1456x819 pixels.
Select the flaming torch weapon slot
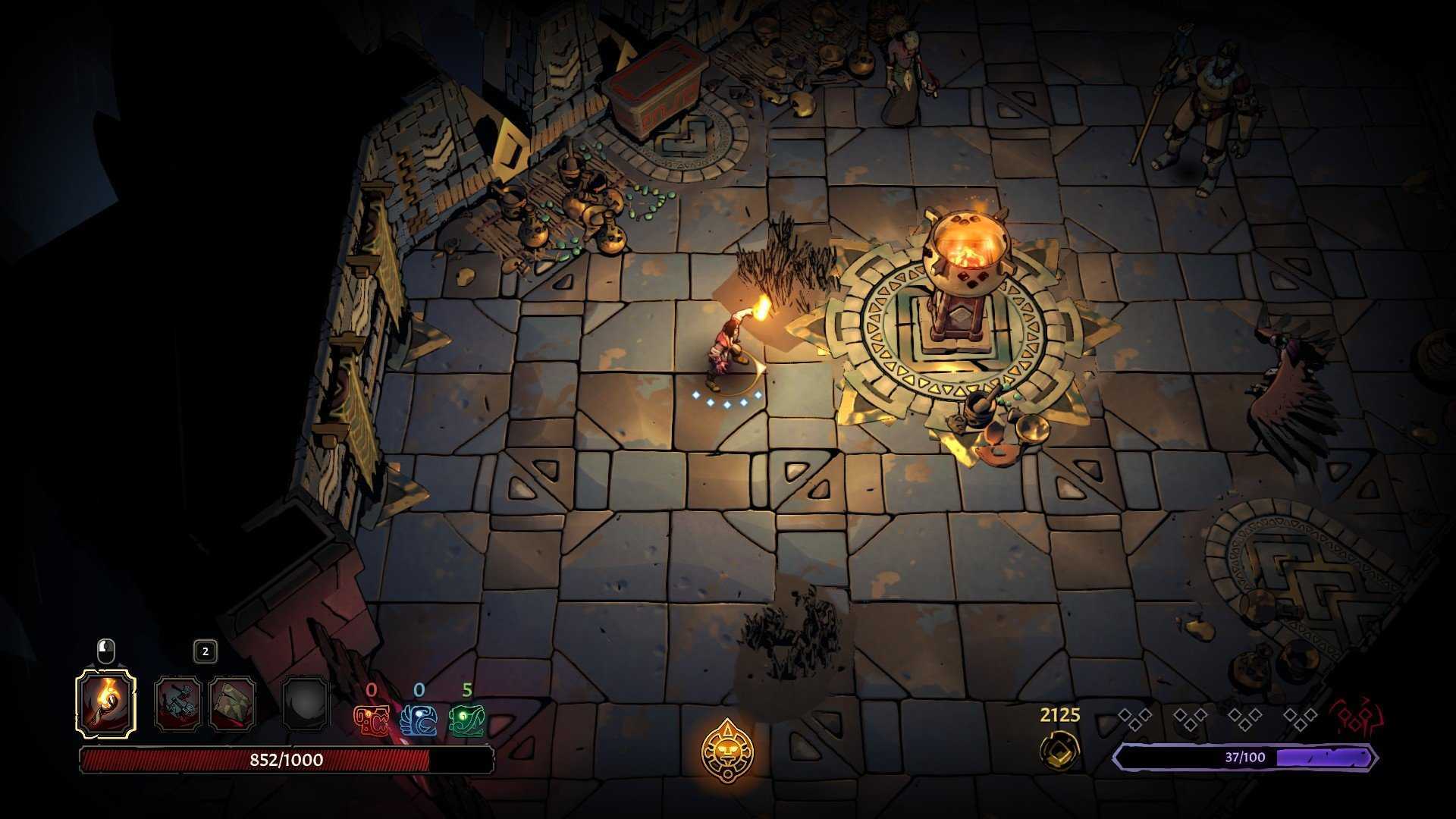click(106, 703)
